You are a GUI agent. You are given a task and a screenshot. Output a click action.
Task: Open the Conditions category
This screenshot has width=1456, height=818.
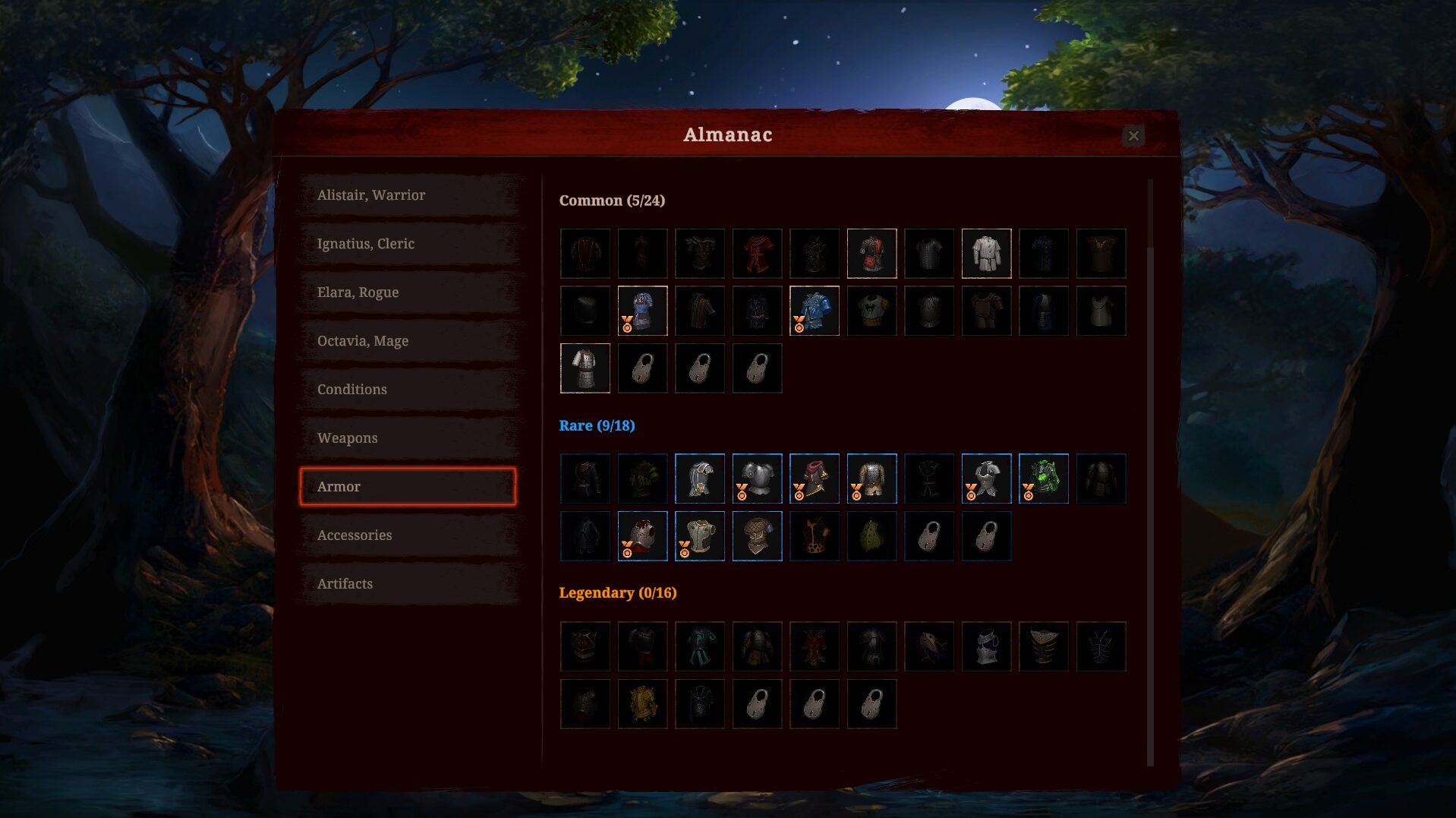(408, 390)
